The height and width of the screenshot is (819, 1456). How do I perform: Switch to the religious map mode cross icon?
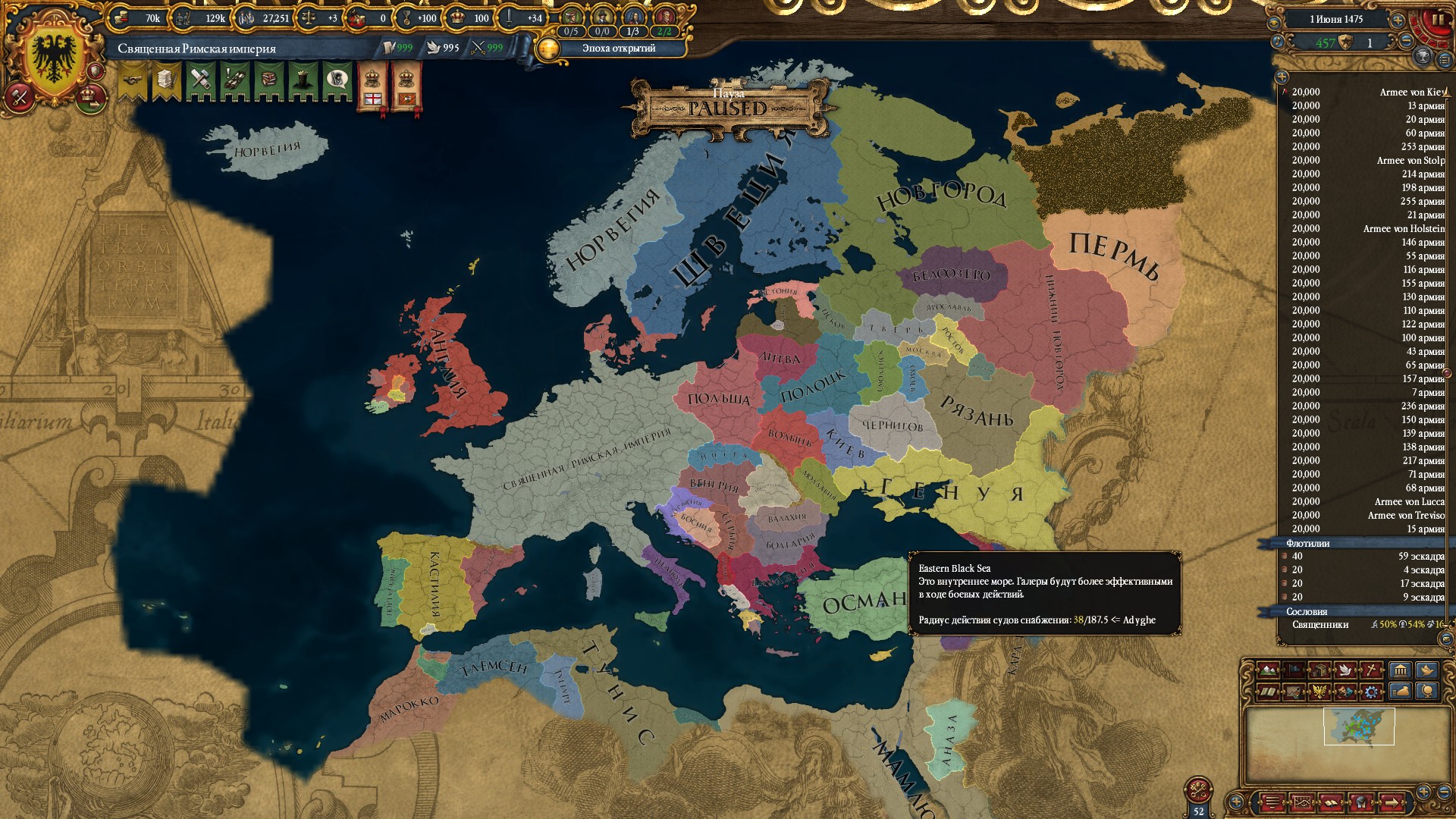tap(1372, 670)
